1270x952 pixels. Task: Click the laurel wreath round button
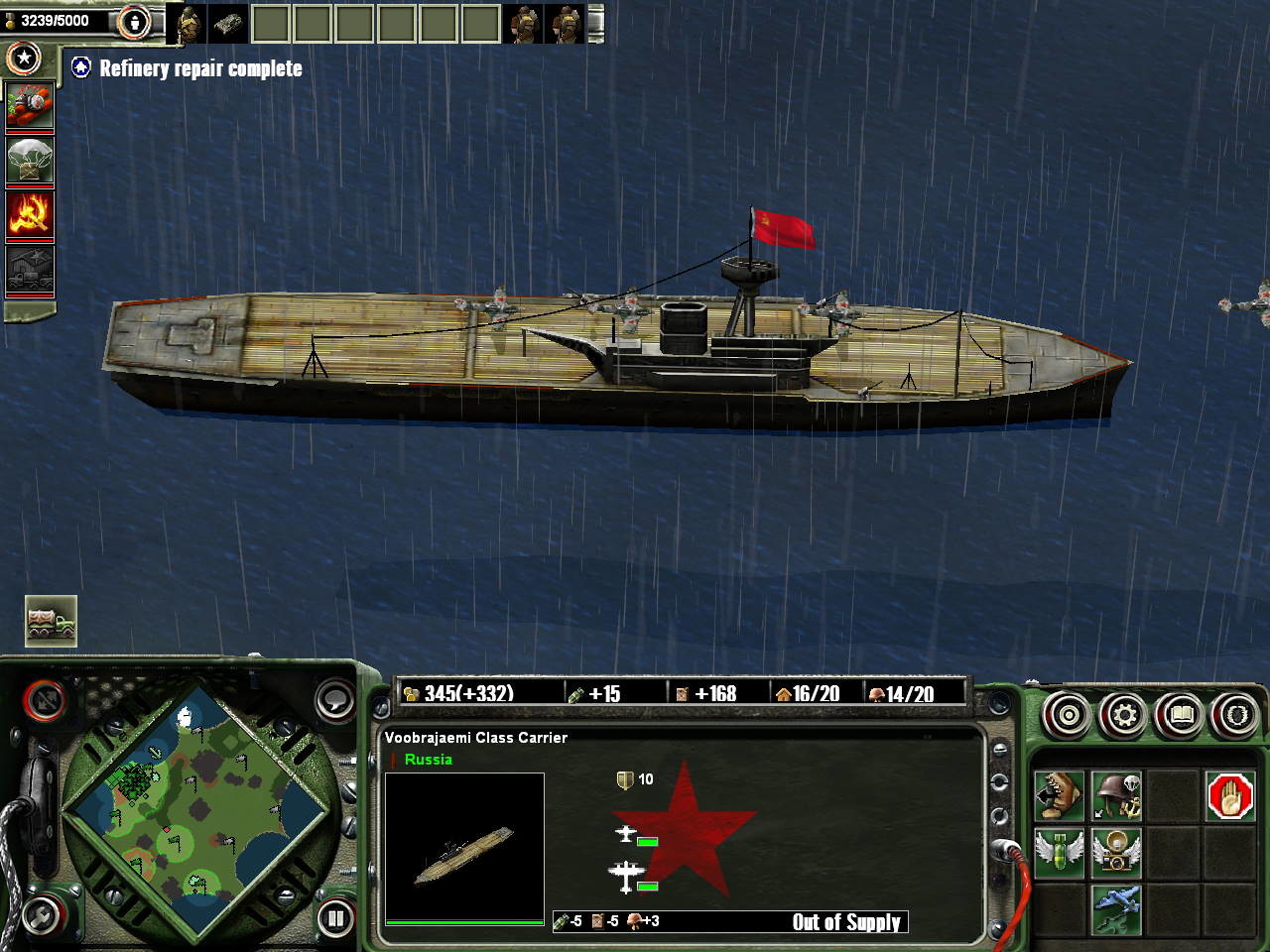tap(1236, 714)
